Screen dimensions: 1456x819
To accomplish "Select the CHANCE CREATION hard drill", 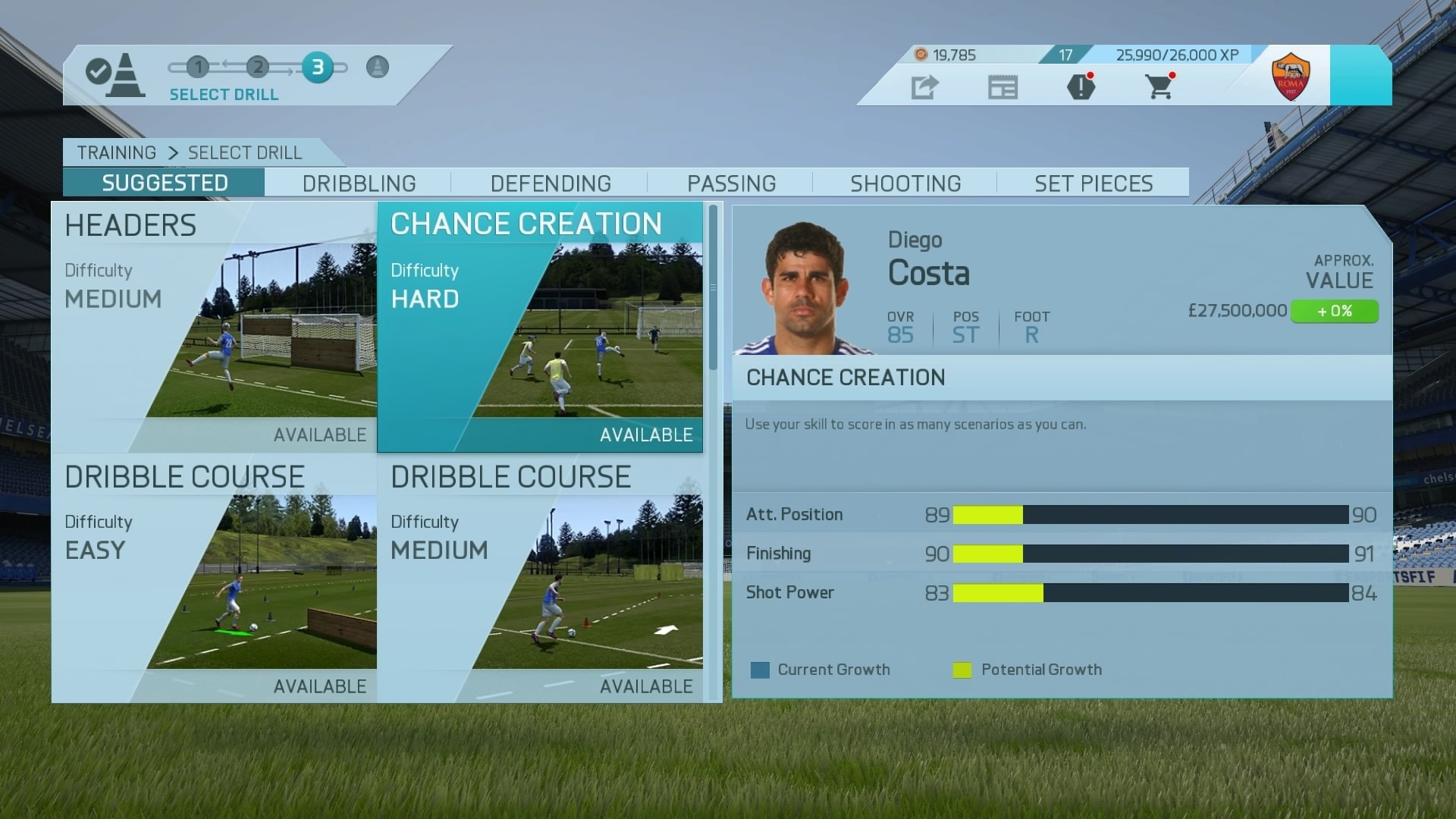I will pyautogui.click(x=540, y=326).
